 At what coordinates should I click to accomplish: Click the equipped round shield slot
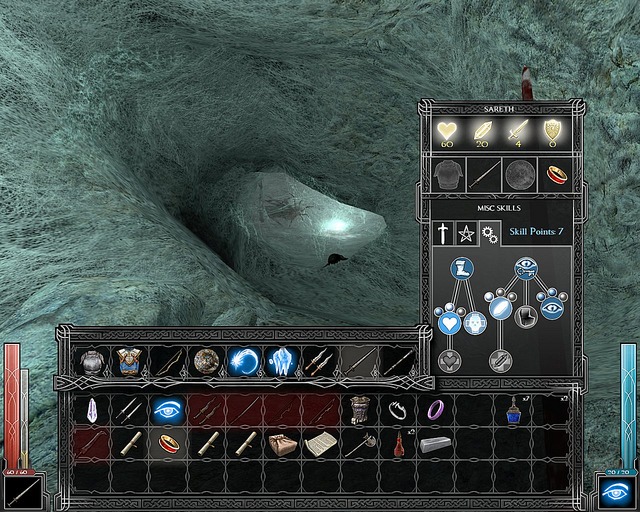coord(519,175)
